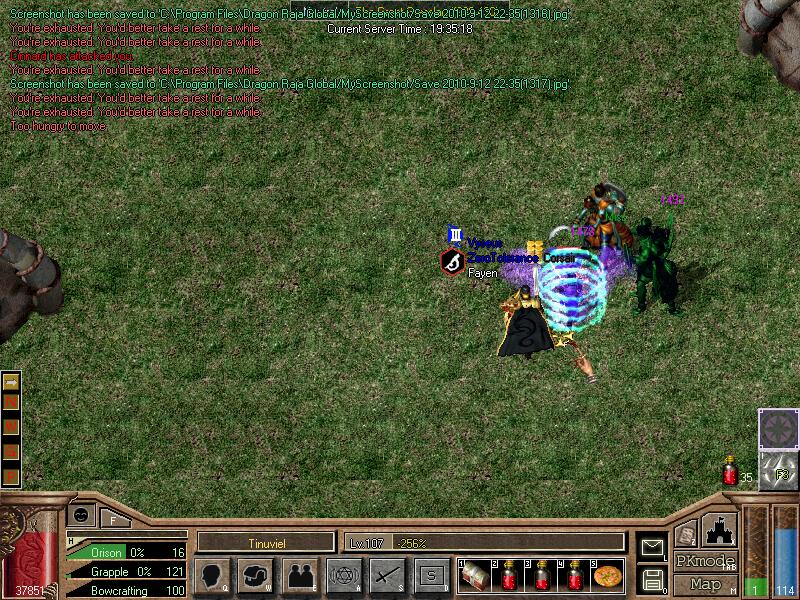
Task: Use the red potion in quick slot 2
Action: (508, 575)
